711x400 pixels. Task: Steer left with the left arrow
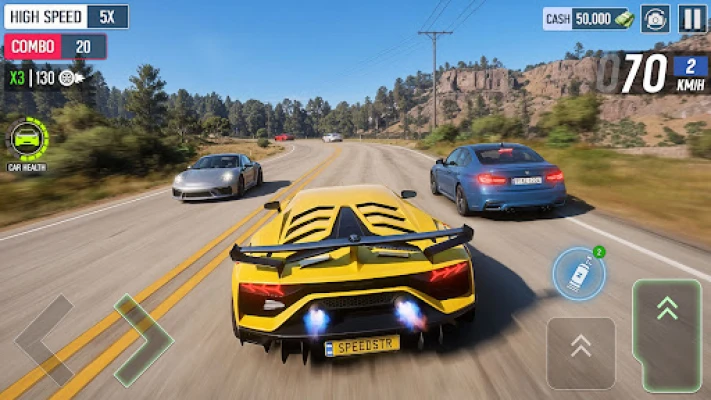click(x=44, y=340)
